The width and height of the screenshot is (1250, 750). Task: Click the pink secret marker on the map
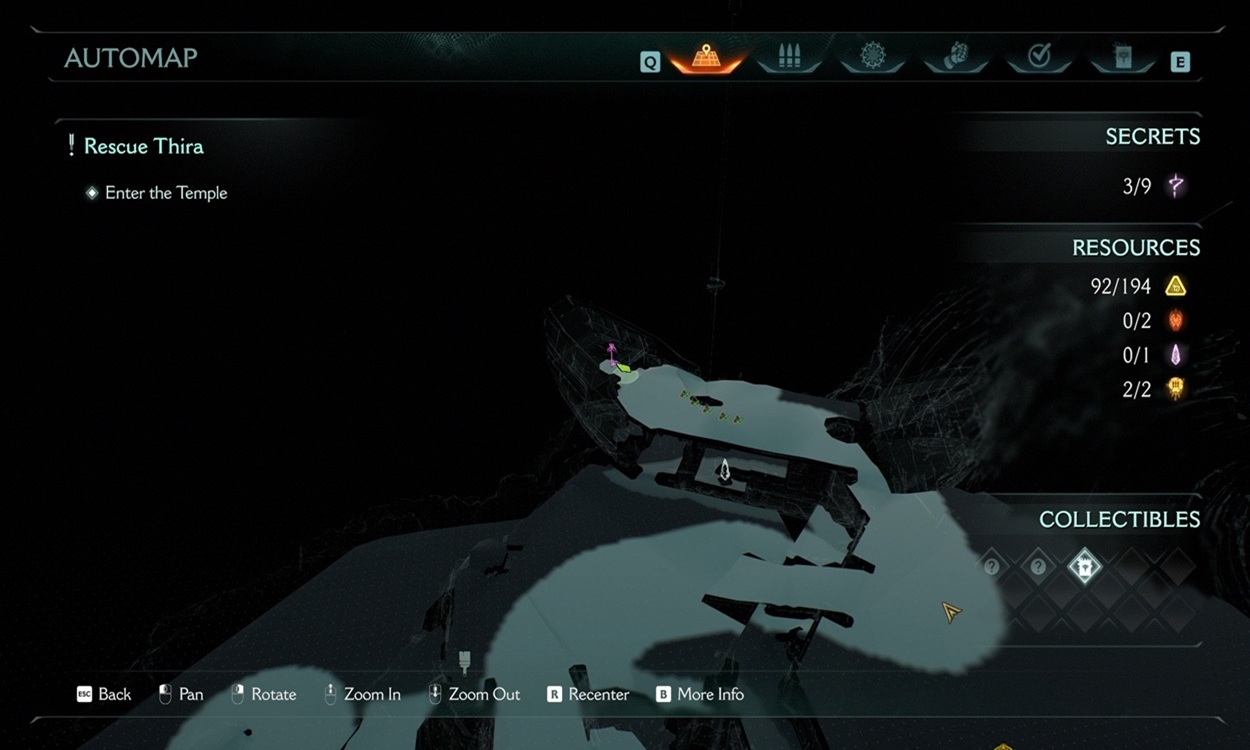[x=612, y=352]
